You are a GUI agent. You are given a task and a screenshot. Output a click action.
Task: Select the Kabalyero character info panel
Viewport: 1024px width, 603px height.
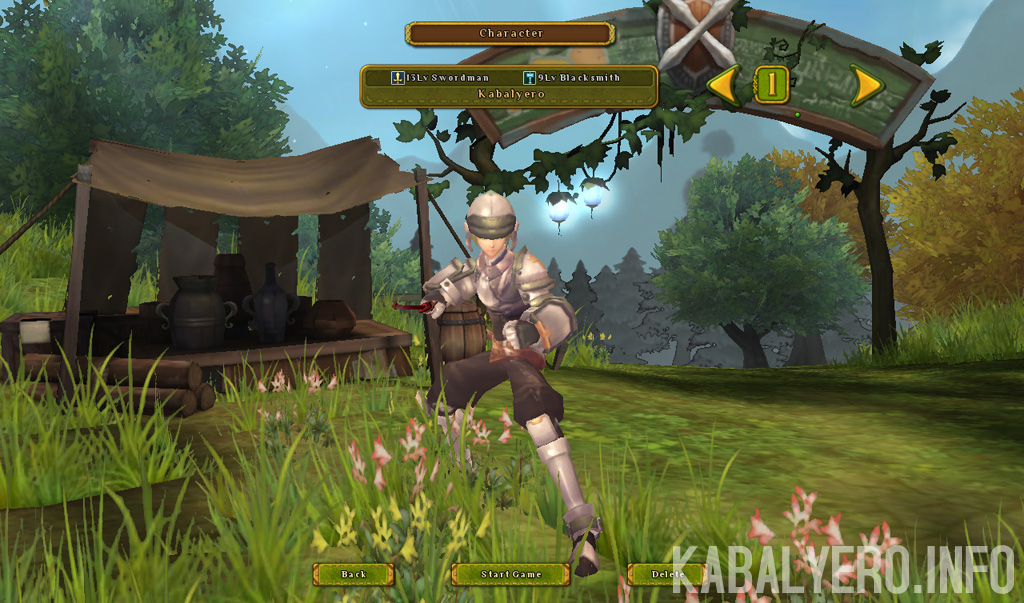coord(509,86)
